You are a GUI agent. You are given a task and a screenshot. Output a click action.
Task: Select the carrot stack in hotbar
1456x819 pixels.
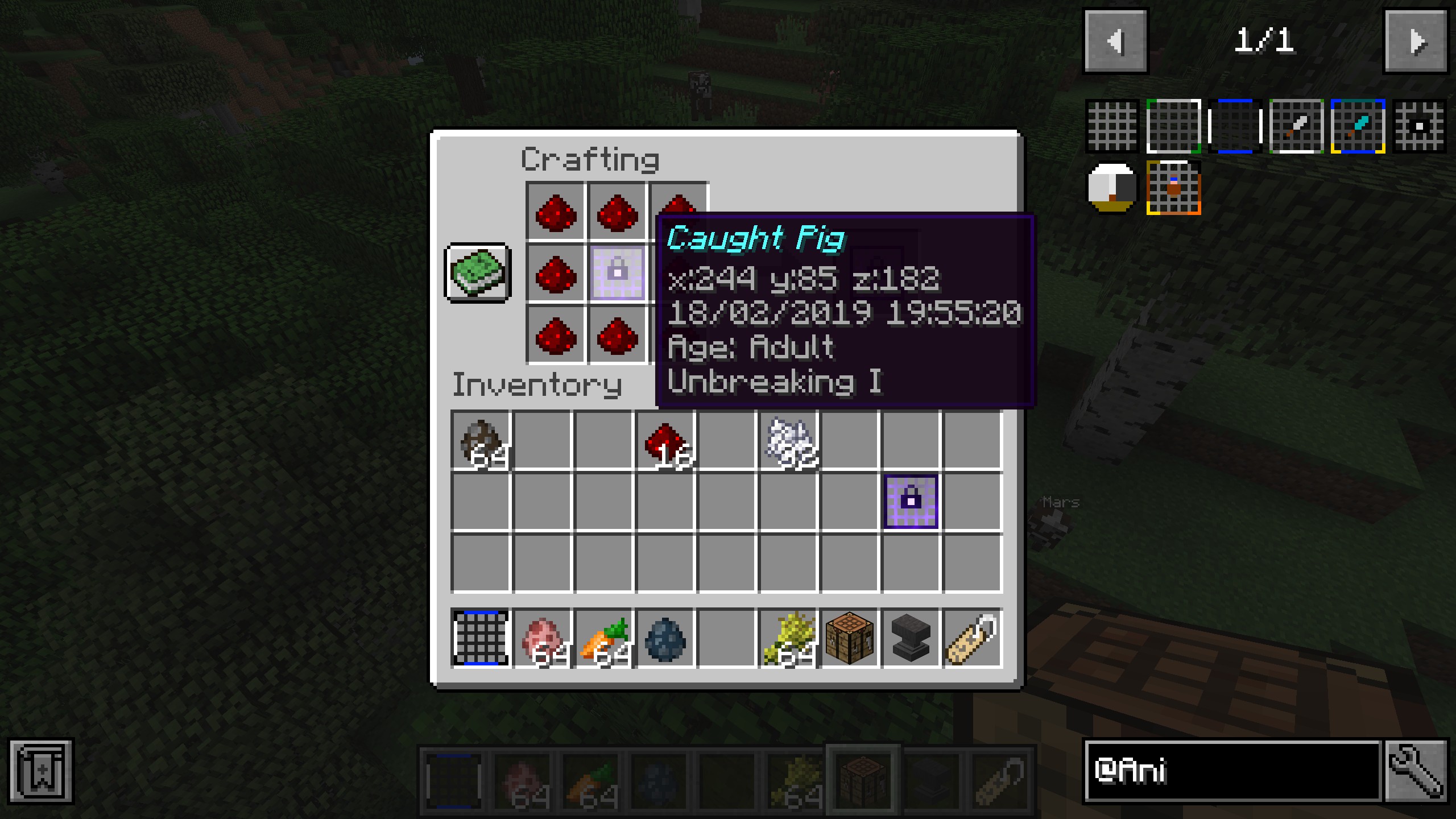(604, 638)
